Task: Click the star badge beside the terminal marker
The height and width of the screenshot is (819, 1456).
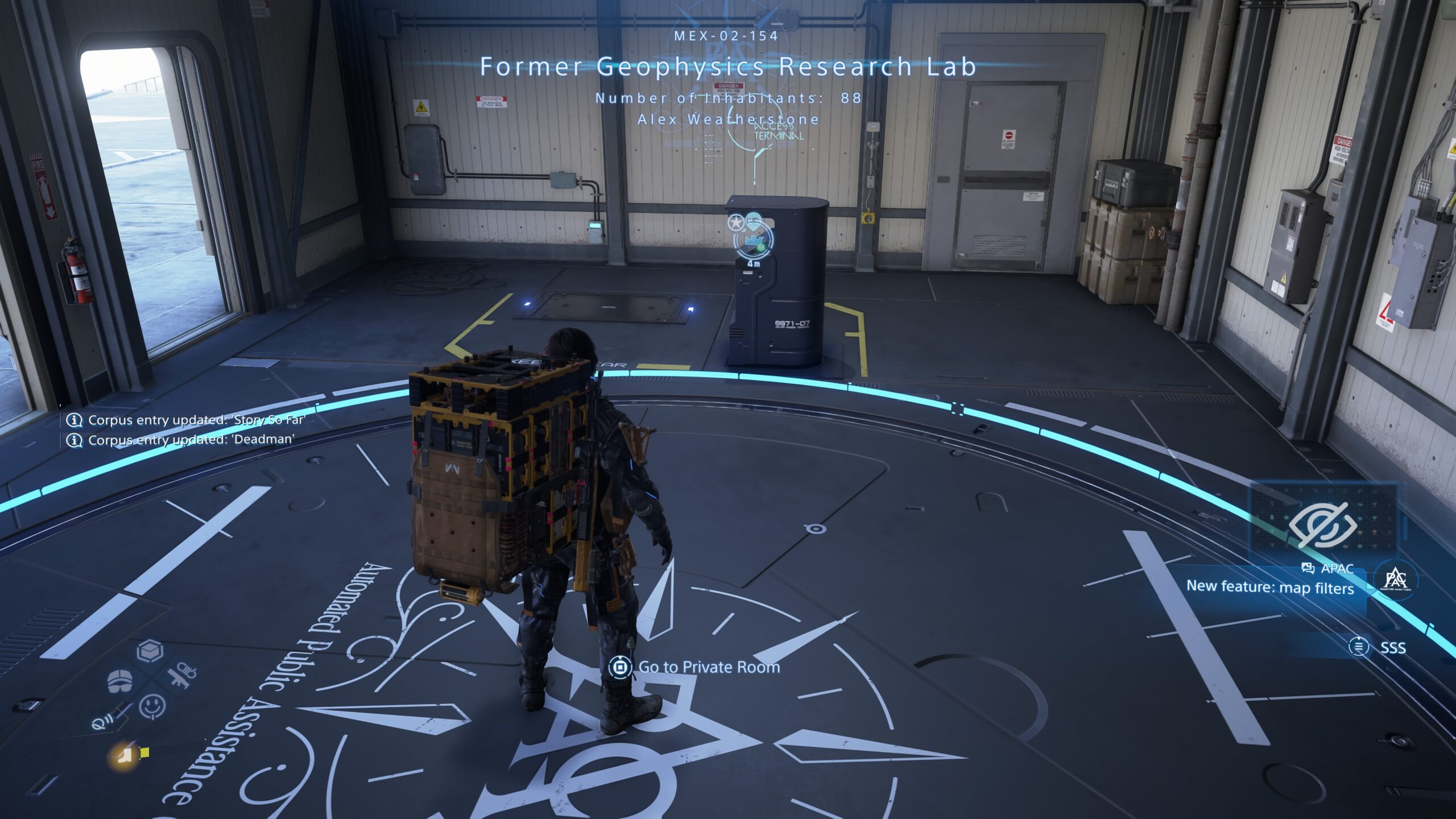Action: coord(736,222)
